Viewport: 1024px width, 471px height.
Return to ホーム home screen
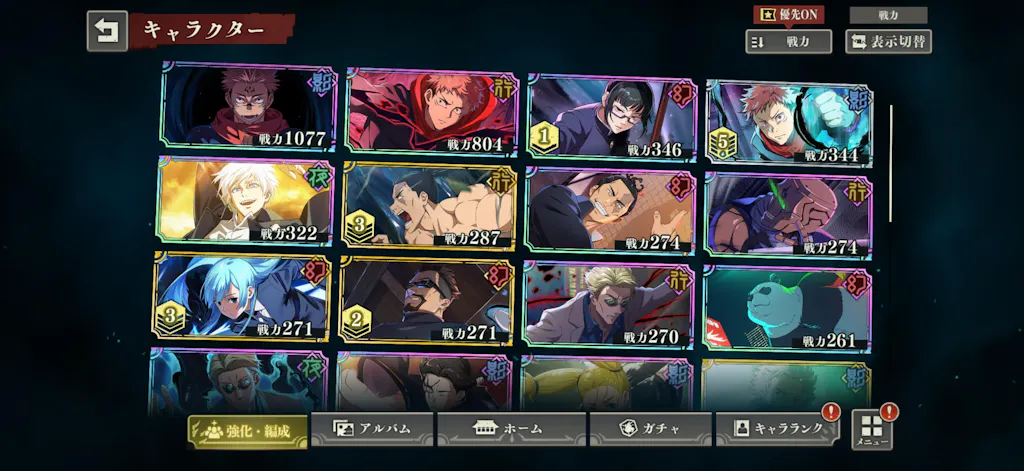[x=511, y=429]
